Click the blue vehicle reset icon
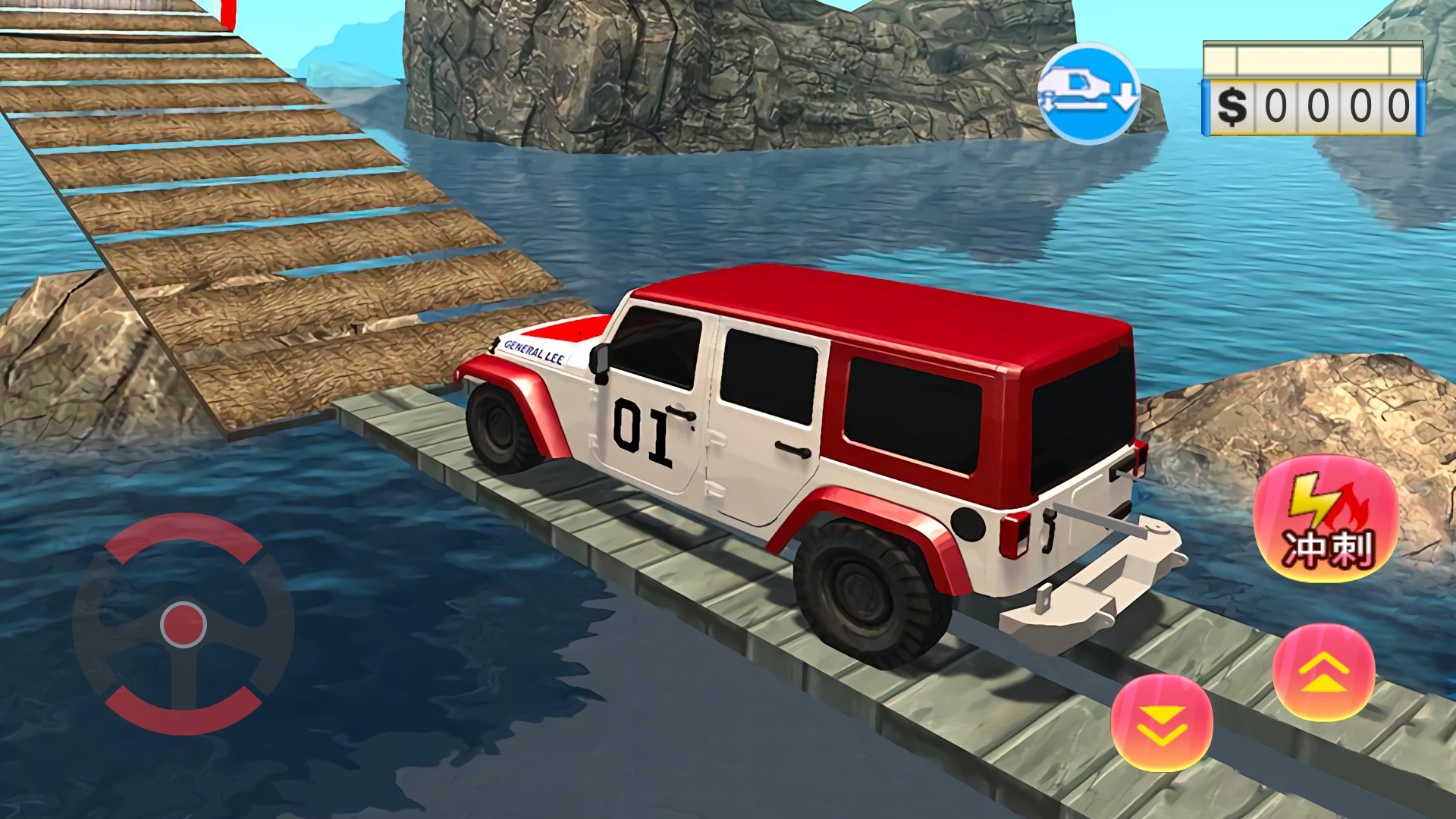This screenshot has width=1456, height=819. 1088,91
